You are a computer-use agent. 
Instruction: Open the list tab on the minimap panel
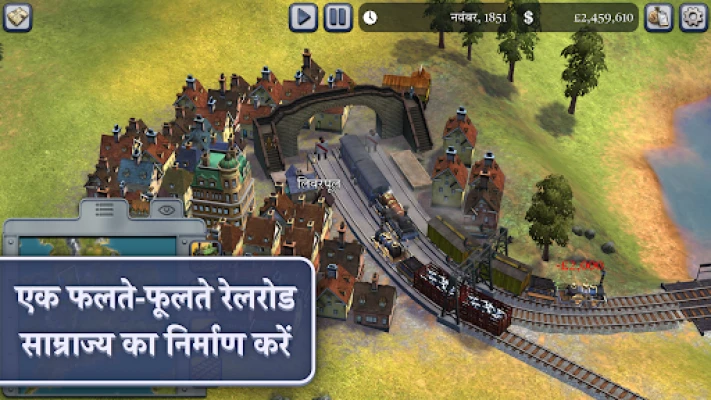tap(104, 211)
